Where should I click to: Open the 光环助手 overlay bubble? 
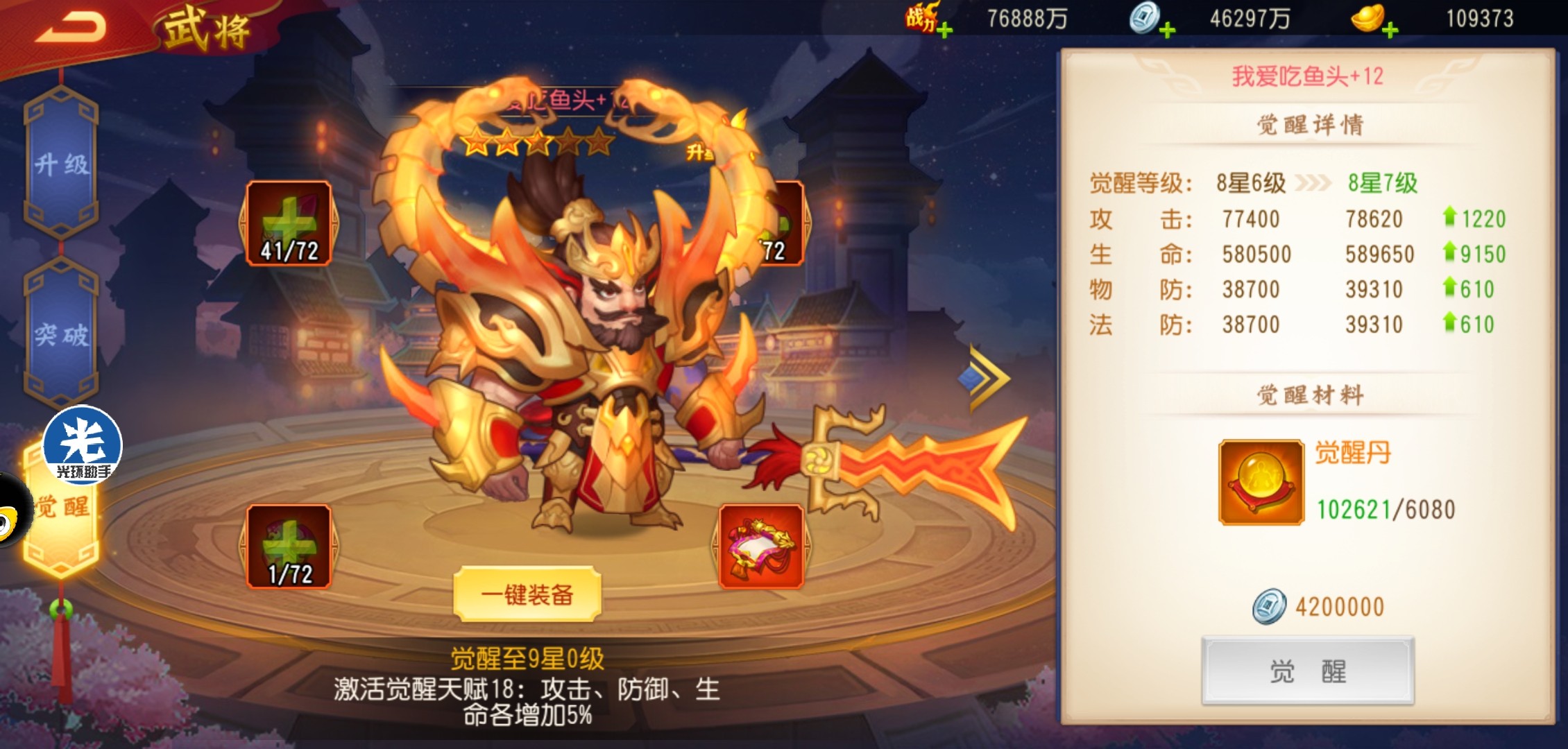[x=83, y=445]
